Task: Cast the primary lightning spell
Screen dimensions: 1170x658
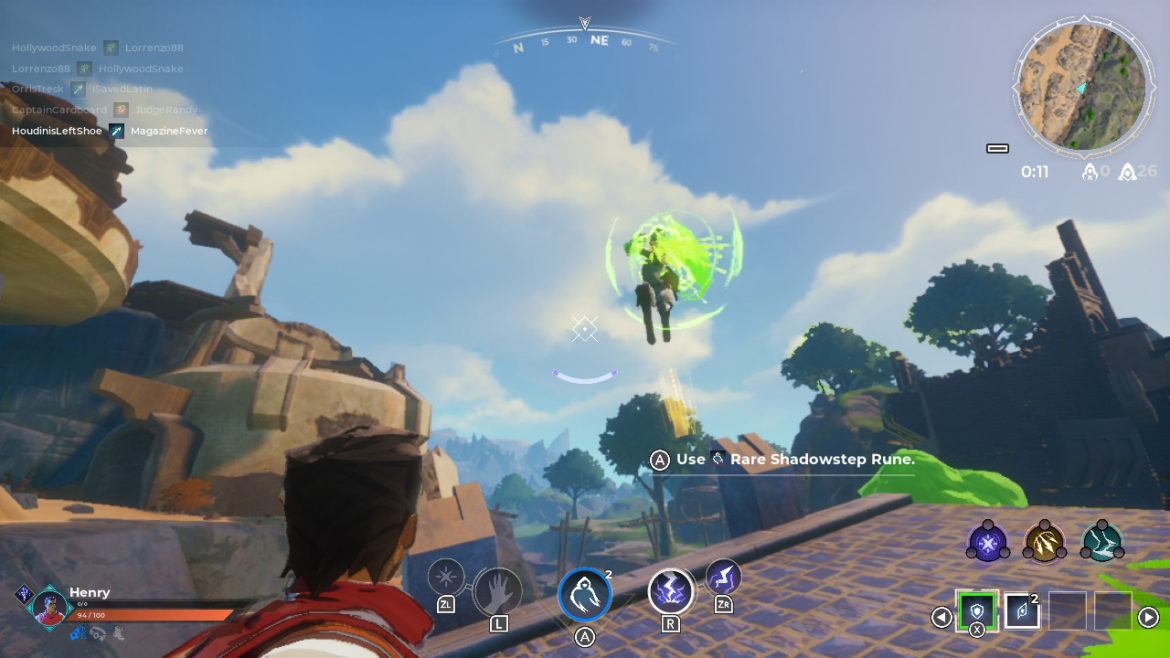Action: tap(671, 591)
